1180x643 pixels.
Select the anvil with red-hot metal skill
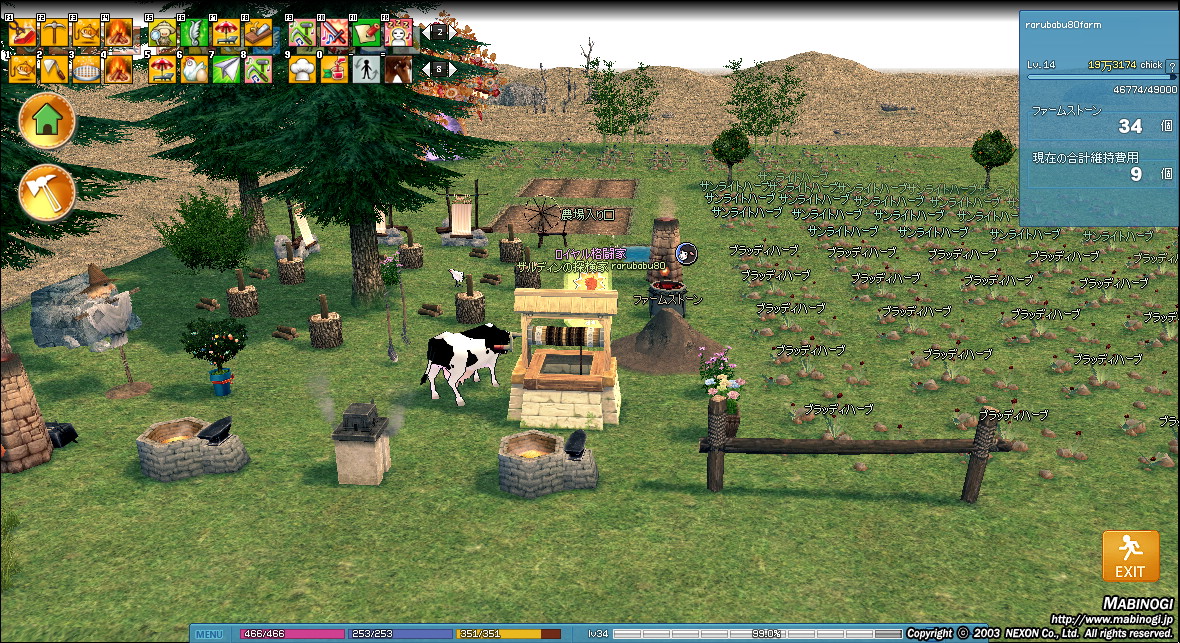click(22, 33)
